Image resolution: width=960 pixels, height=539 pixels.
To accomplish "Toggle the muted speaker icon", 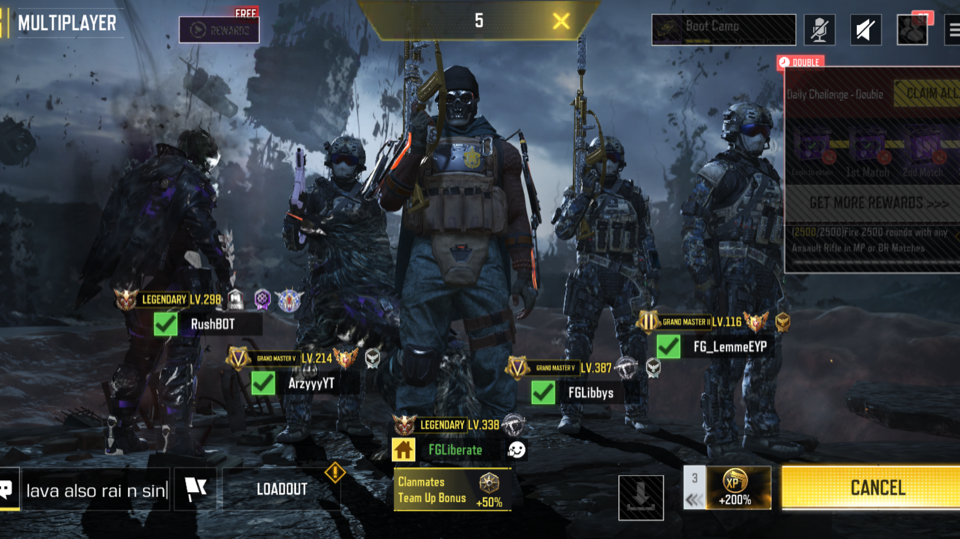I will coord(866,30).
